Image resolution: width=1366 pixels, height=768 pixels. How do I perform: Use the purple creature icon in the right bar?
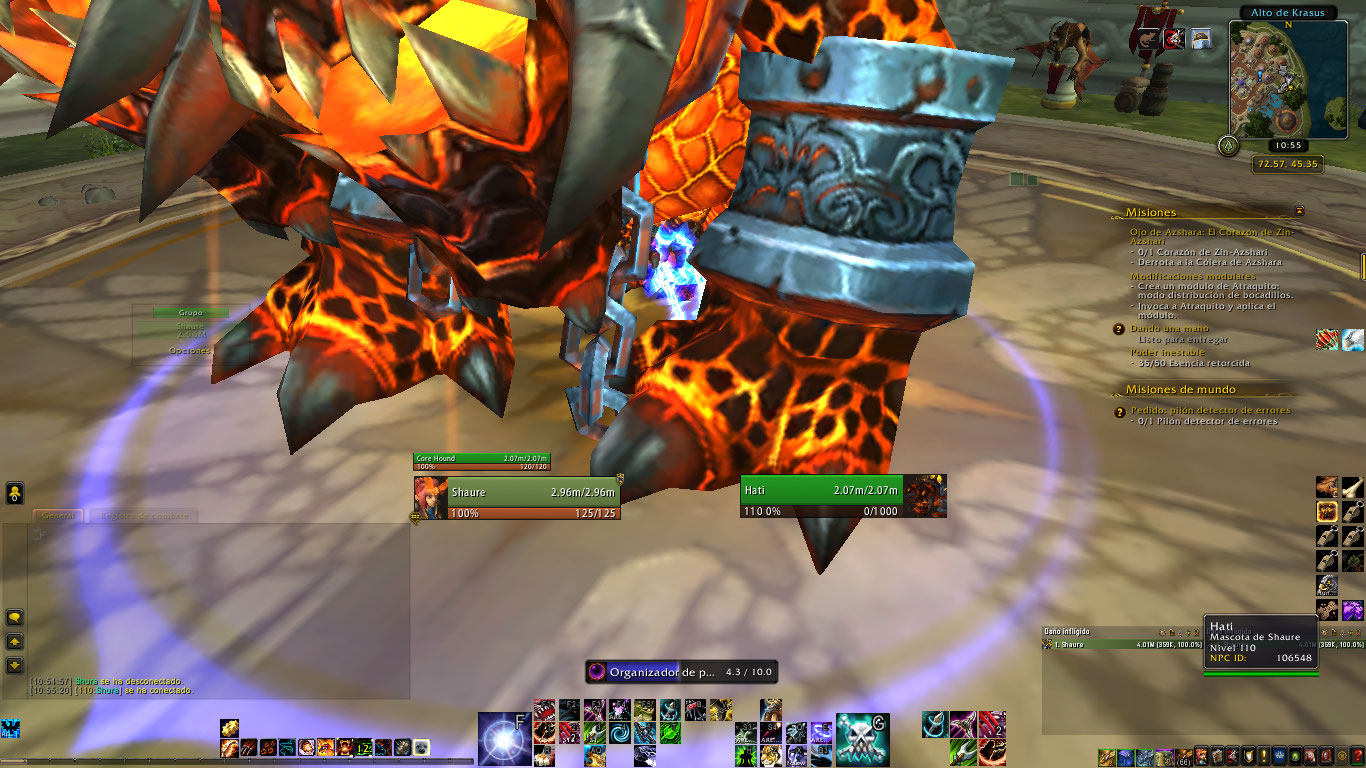[1352, 609]
